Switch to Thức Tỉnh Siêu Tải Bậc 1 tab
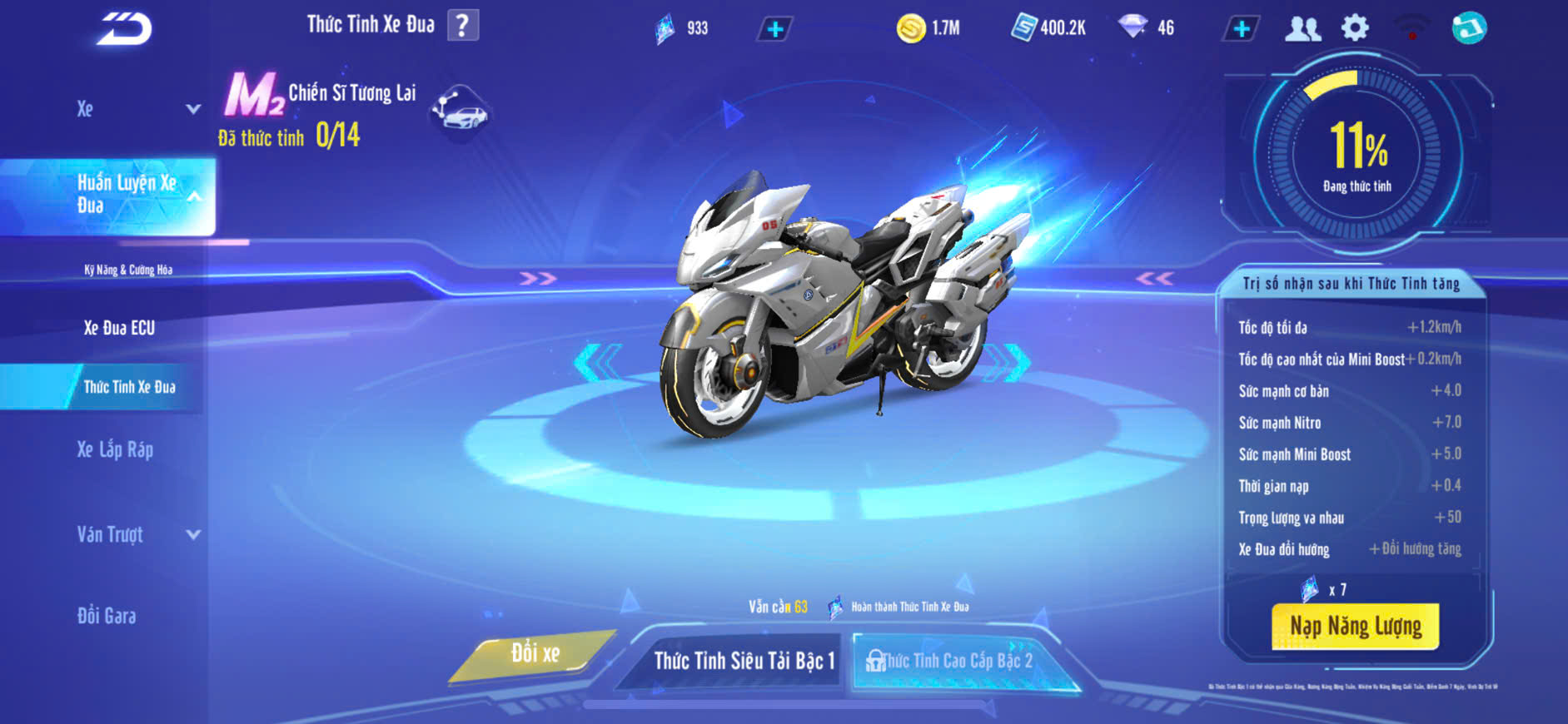Image resolution: width=1568 pixels, height=724 pixels. tap(744, 661)
